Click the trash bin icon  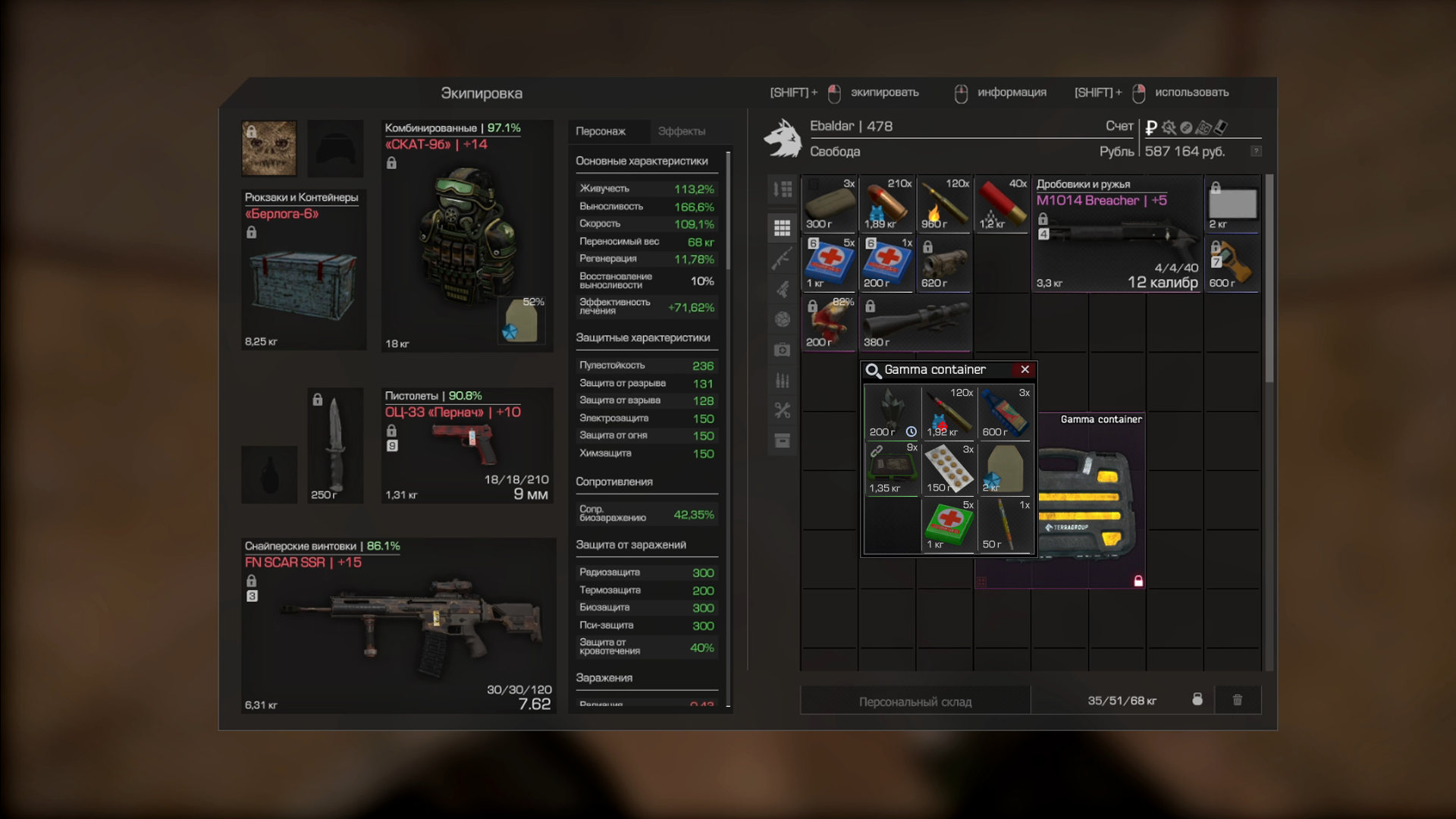tap(1238, 700)
